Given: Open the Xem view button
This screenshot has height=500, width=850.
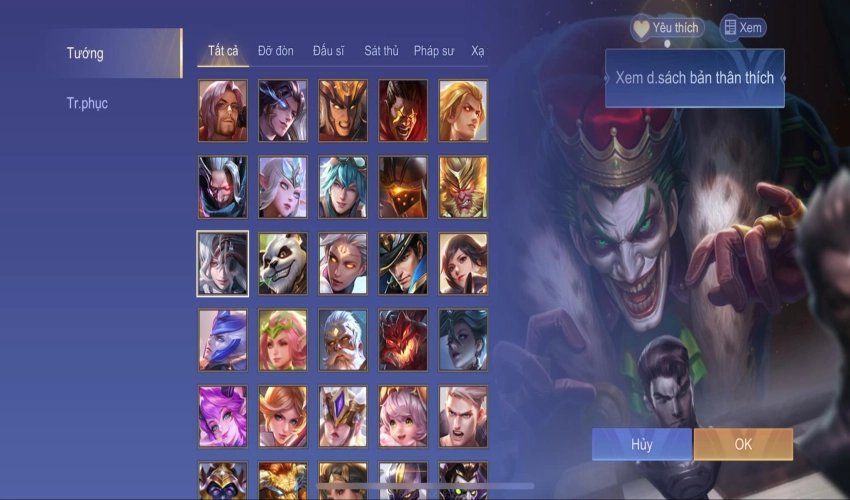Looking at the screenshot, I should [x=742, y=28].
